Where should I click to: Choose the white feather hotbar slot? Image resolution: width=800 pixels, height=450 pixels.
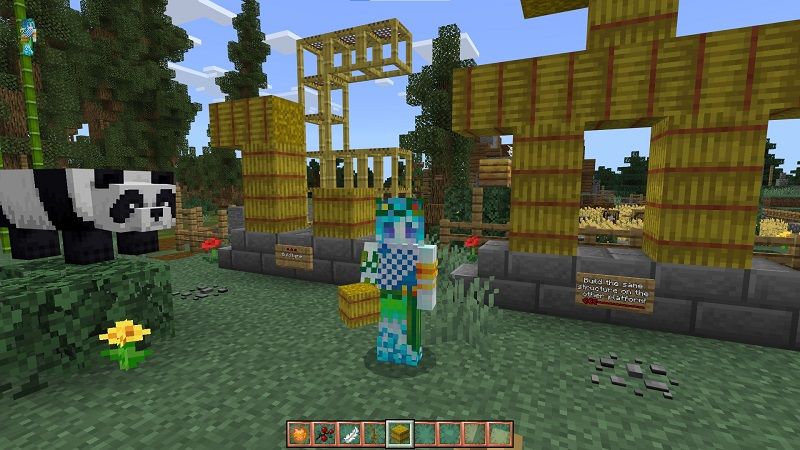tap(350, 433)
